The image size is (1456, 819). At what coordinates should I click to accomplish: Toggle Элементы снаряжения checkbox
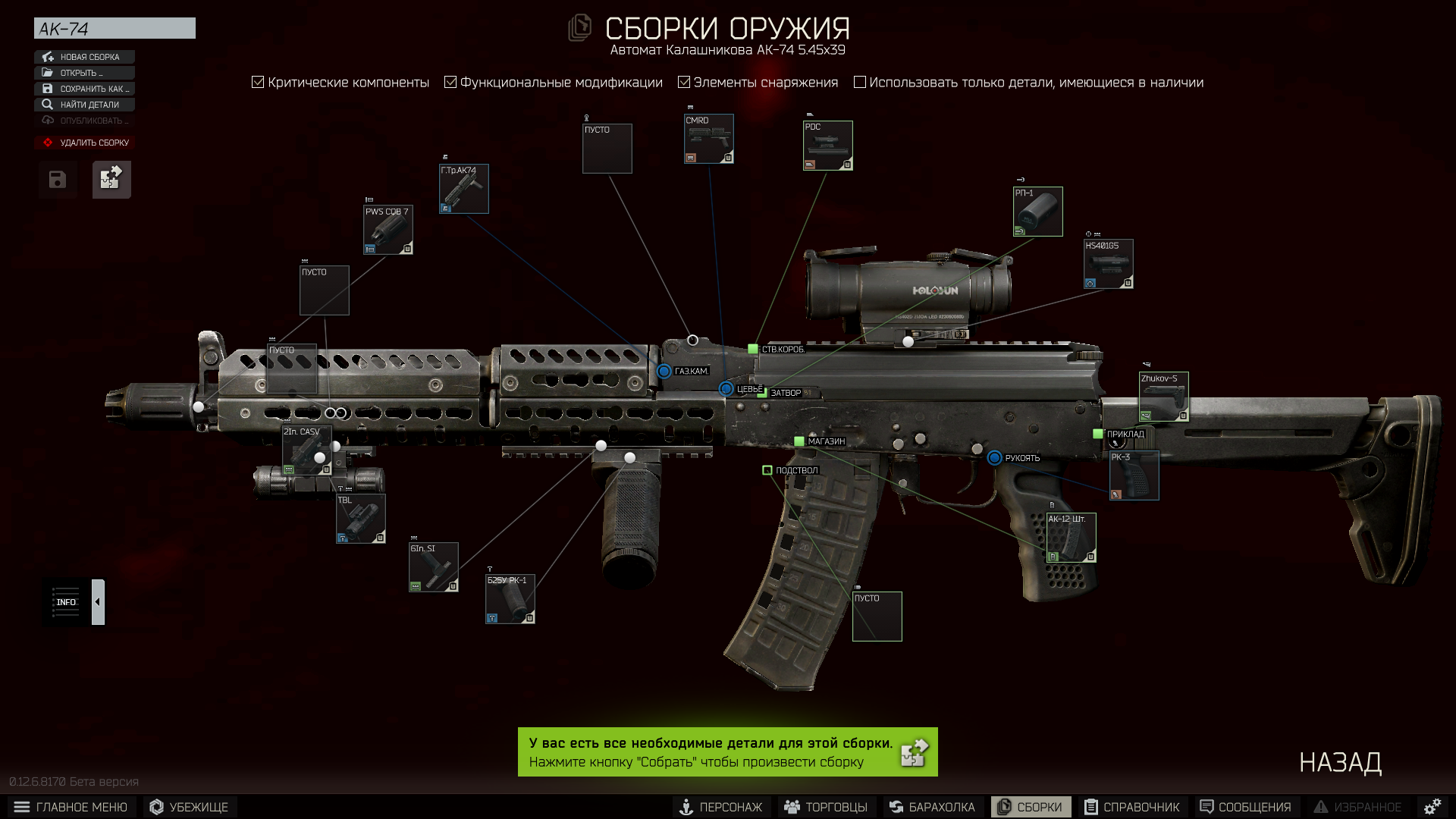pyautogui.click(x=684, y=82)
